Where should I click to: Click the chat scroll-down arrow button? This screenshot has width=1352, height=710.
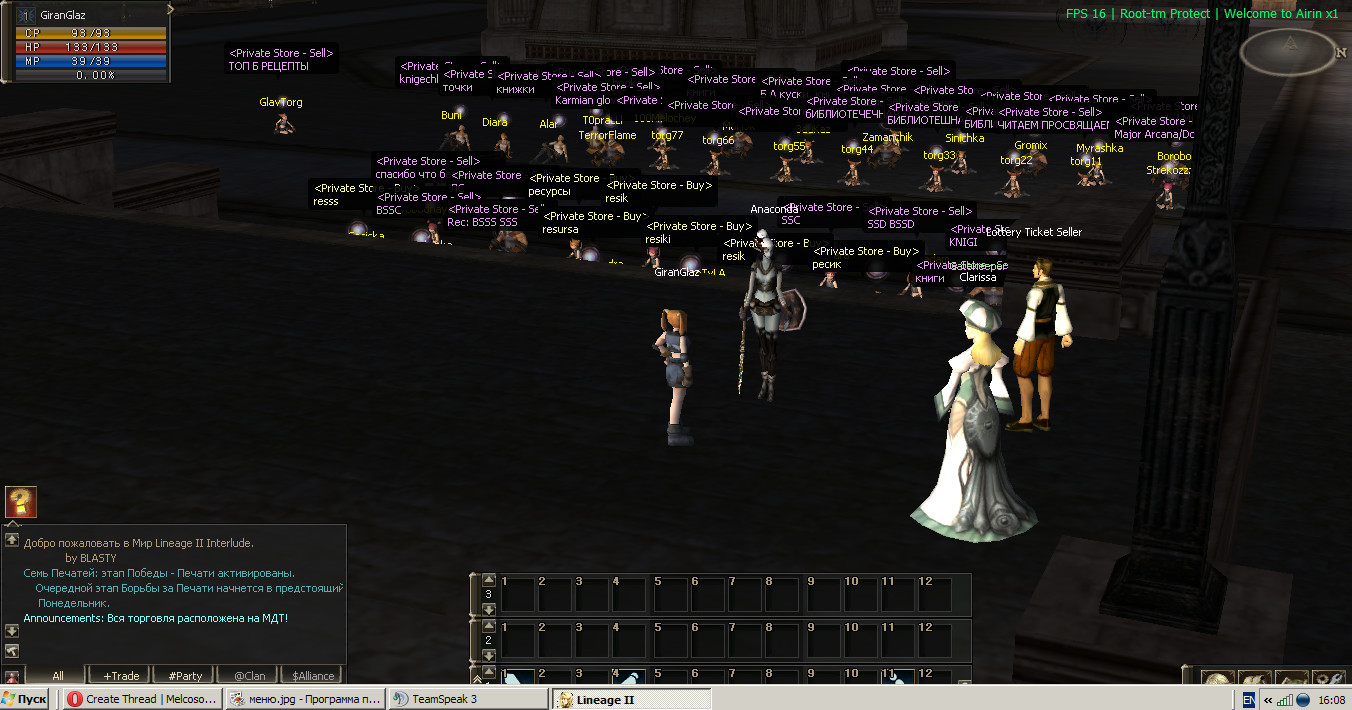pos(12,631)
